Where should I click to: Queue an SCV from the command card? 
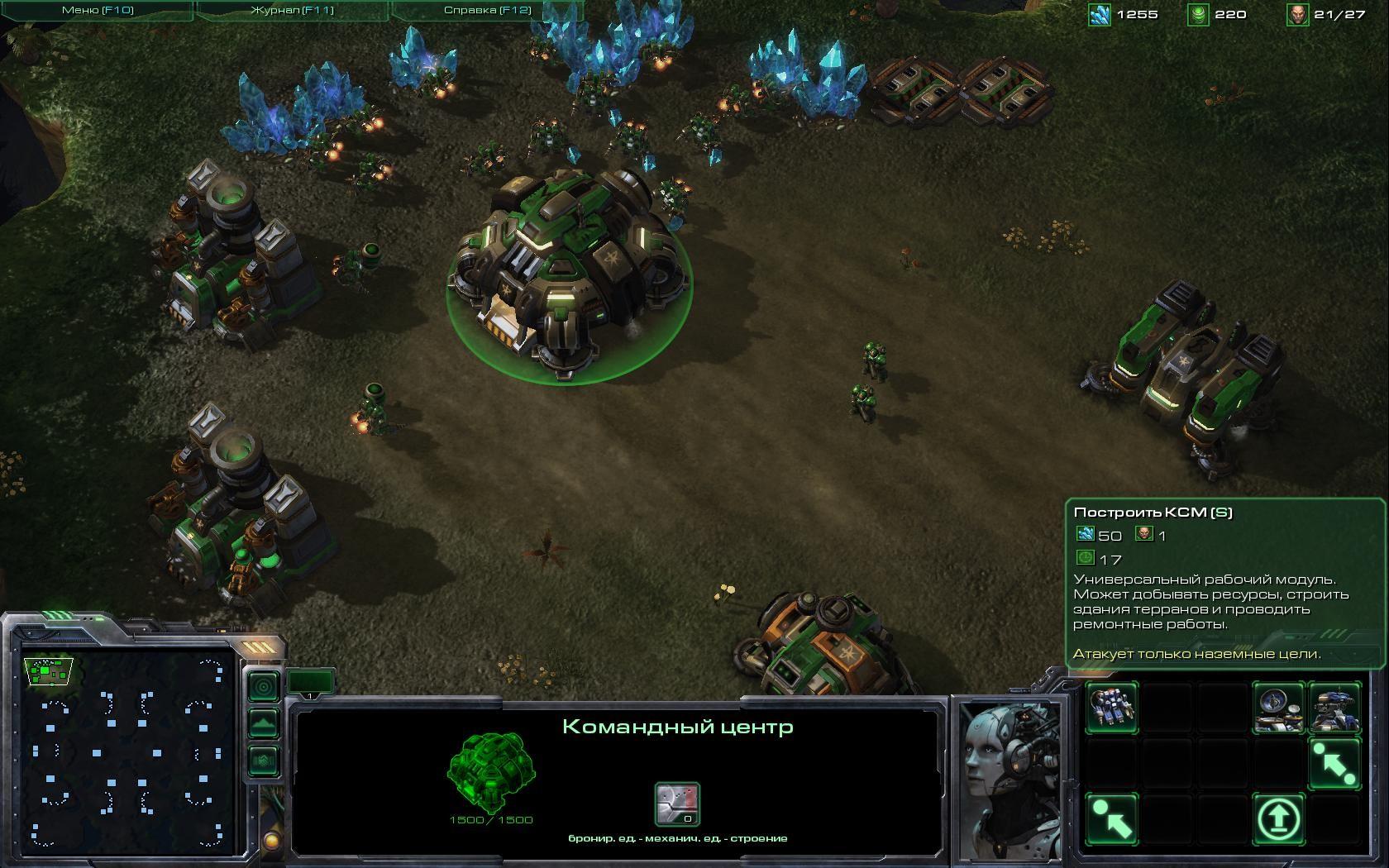[x=1112, y=708]
